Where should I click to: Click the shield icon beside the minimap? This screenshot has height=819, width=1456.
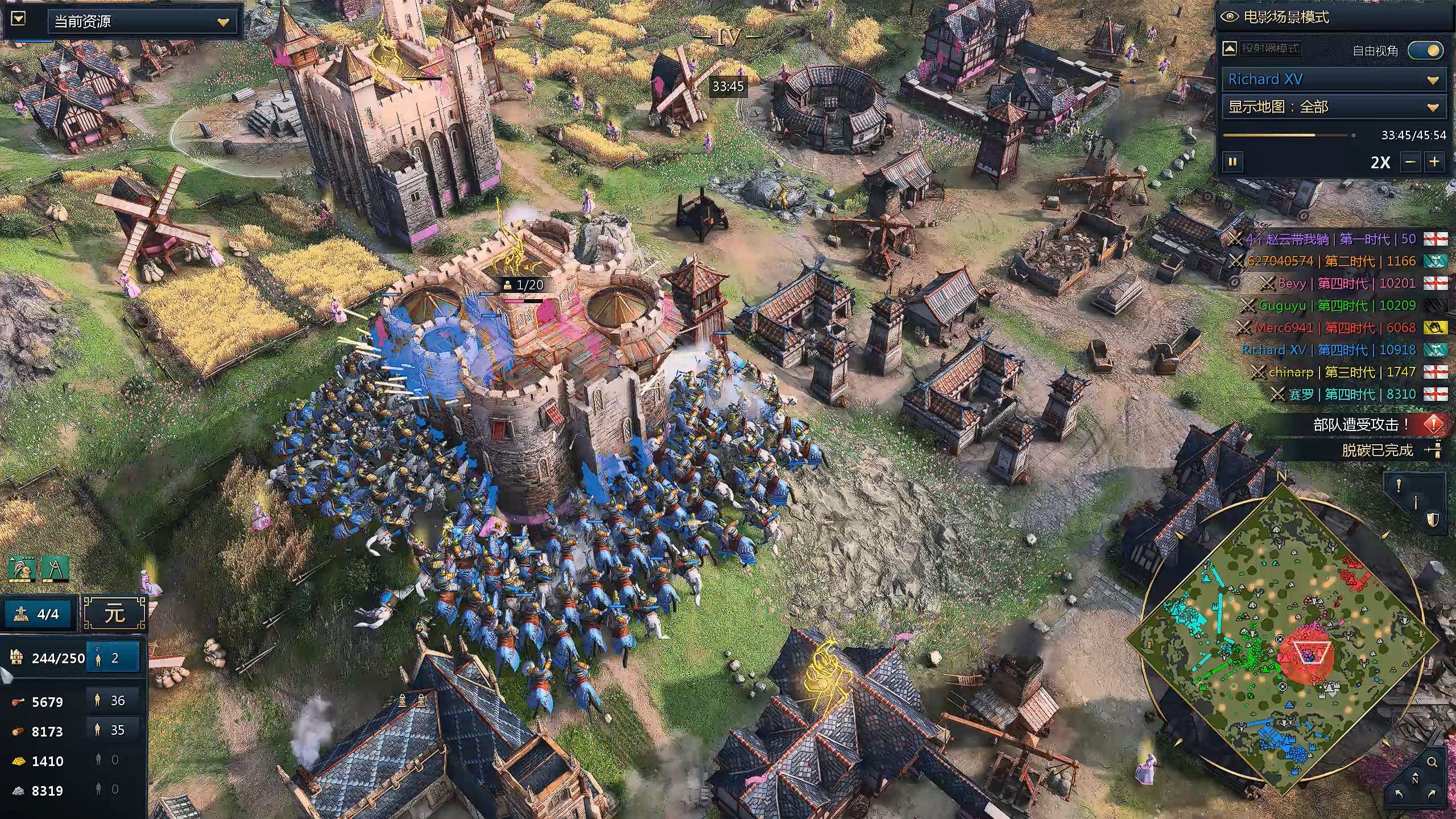1433,520
